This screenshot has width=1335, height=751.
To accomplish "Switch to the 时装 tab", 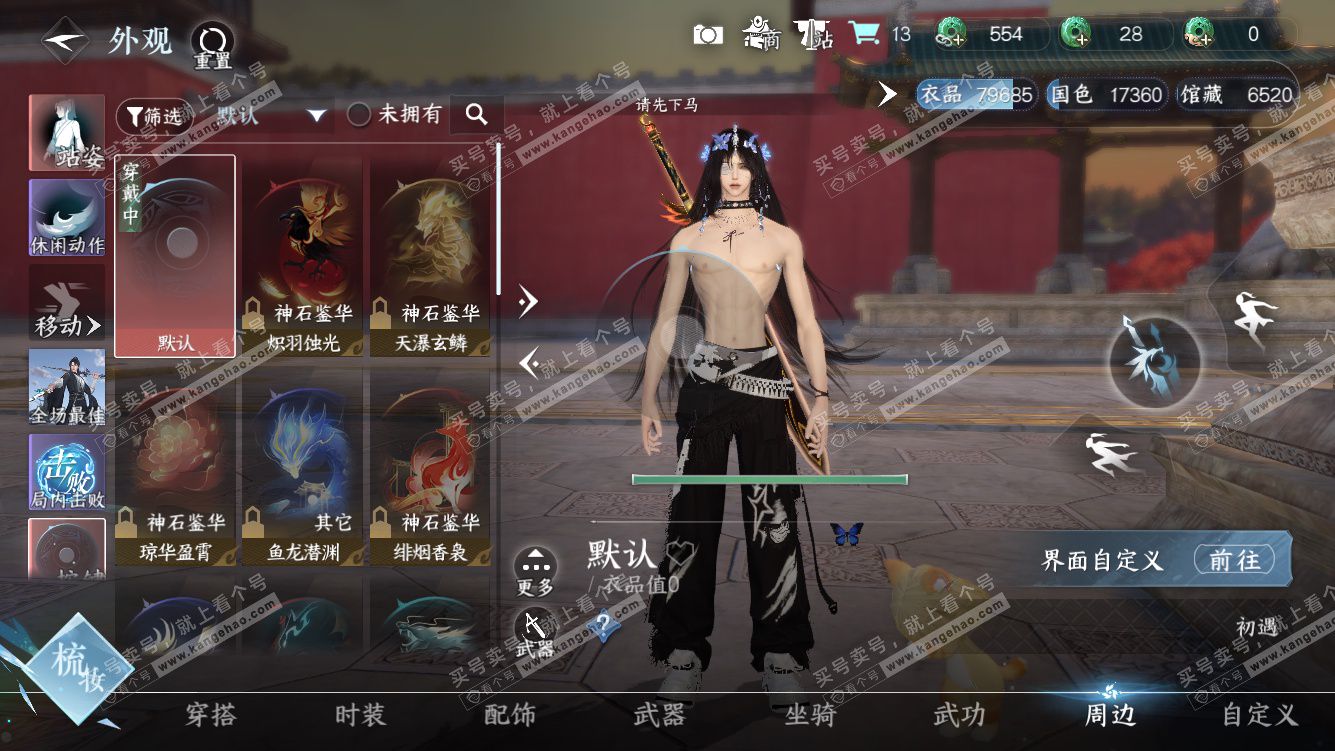I will [360, 715].
